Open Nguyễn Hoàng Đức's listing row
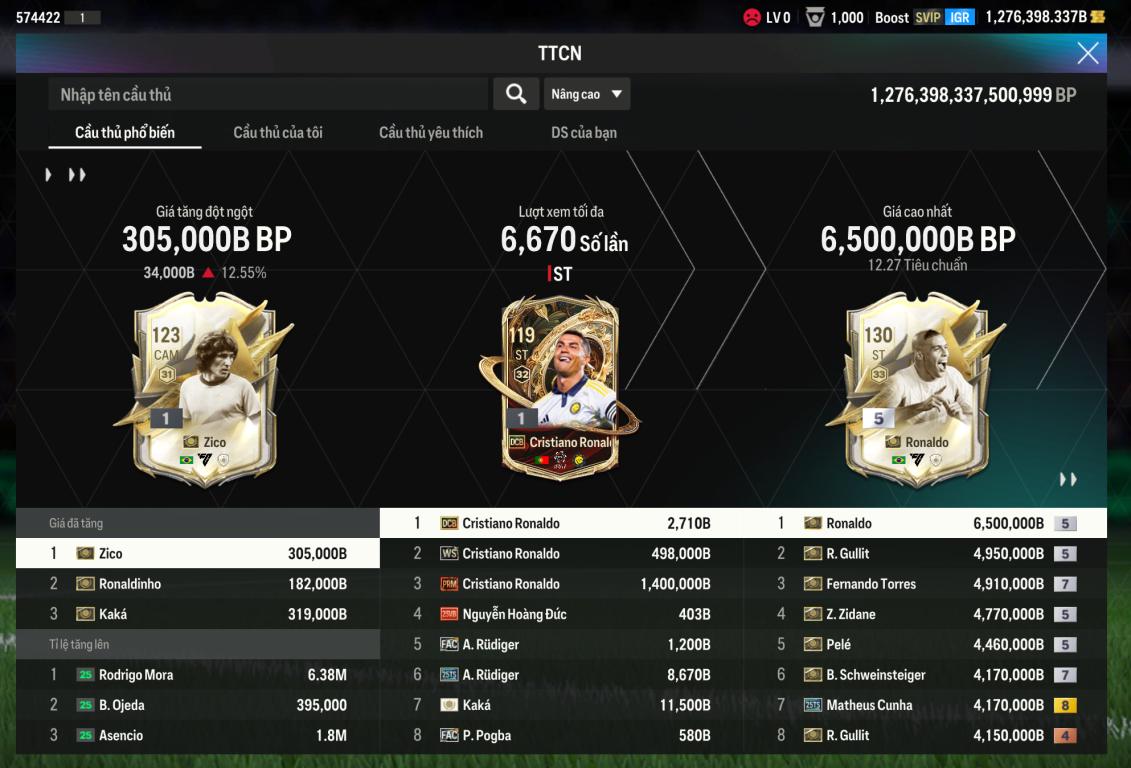The height and width of the screenshot is (768, 1131). point(561,614)
